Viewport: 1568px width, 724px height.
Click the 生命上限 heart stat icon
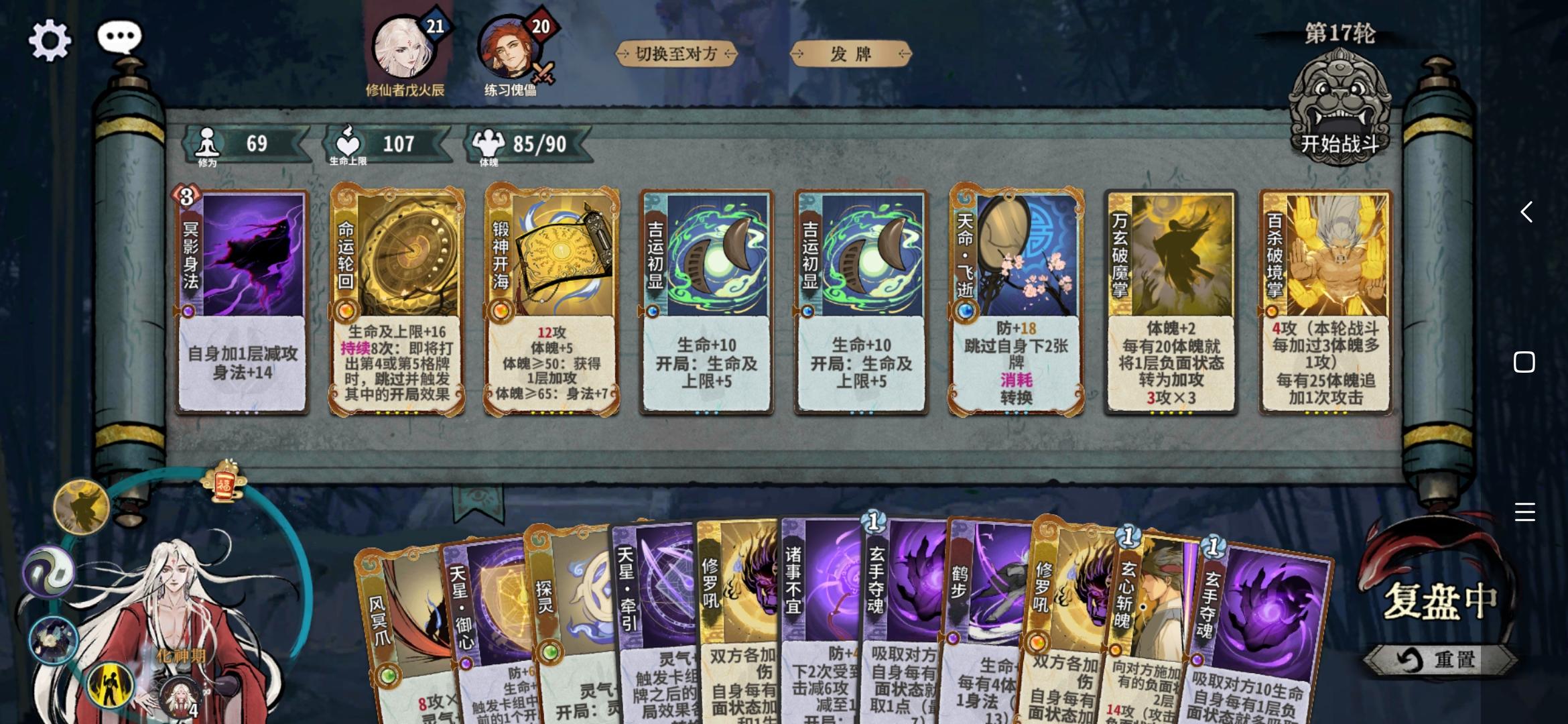click(346, 143)
